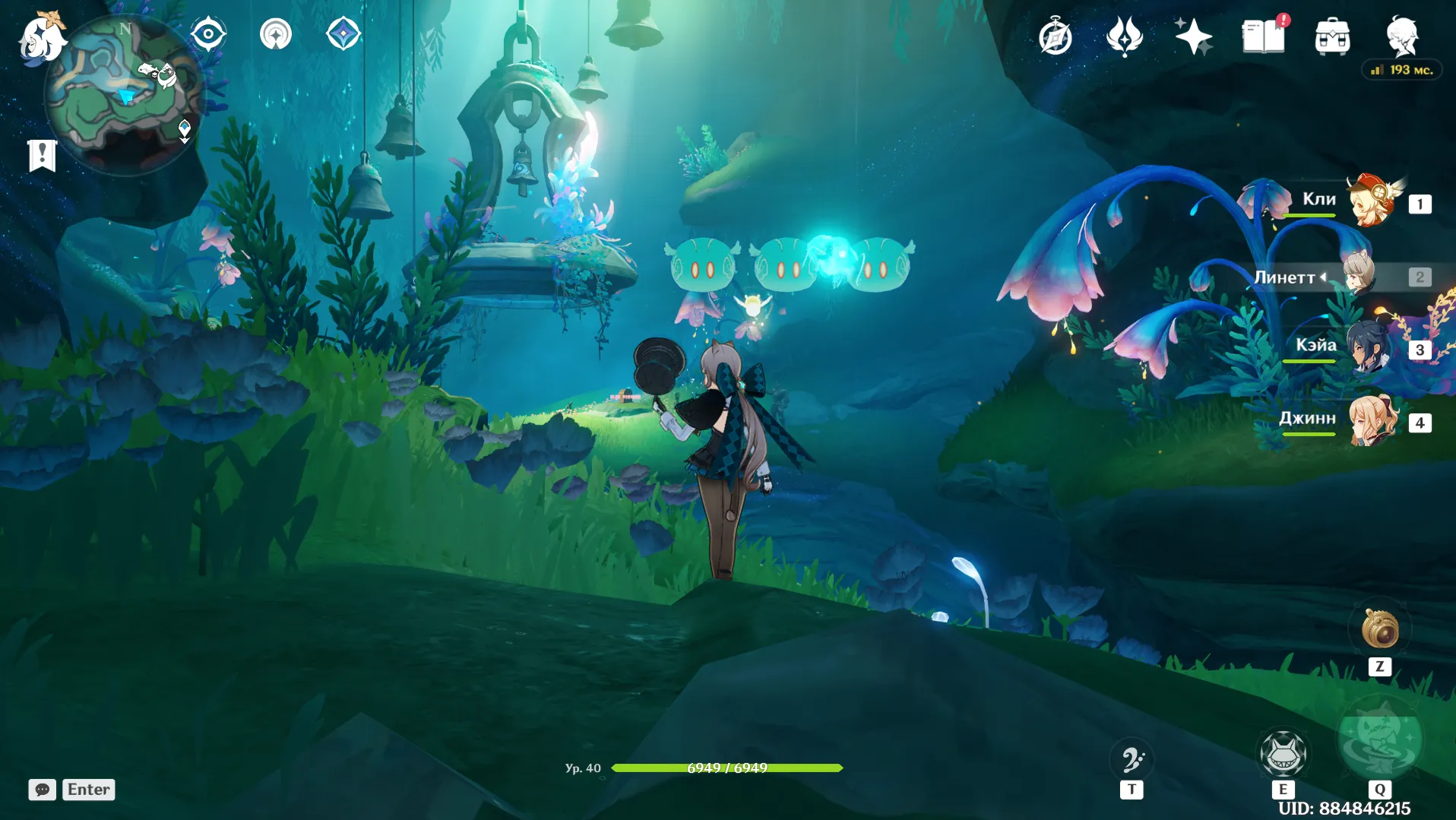Image resolution: width=1456 pixels, height=820 pixels.
Task: Open the compass adventure icon
Action: point(1055,36)
